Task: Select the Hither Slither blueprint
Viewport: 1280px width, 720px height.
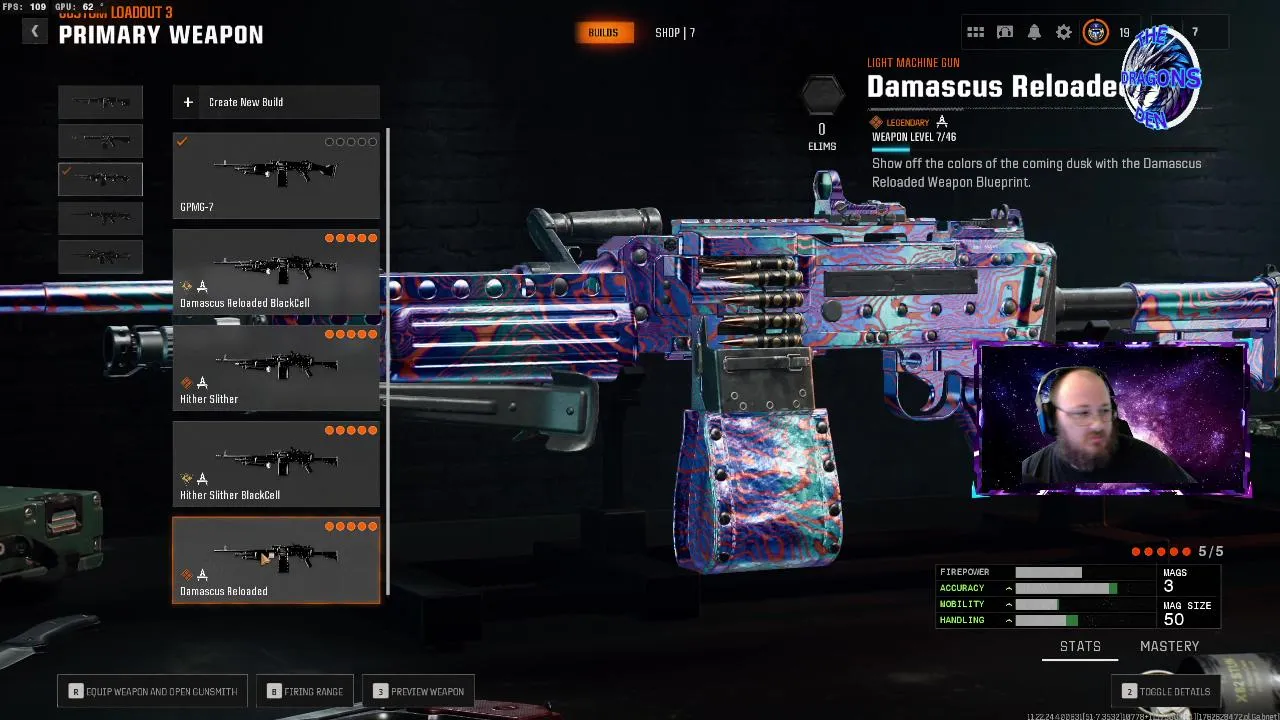Action: (x=276, y=367)
